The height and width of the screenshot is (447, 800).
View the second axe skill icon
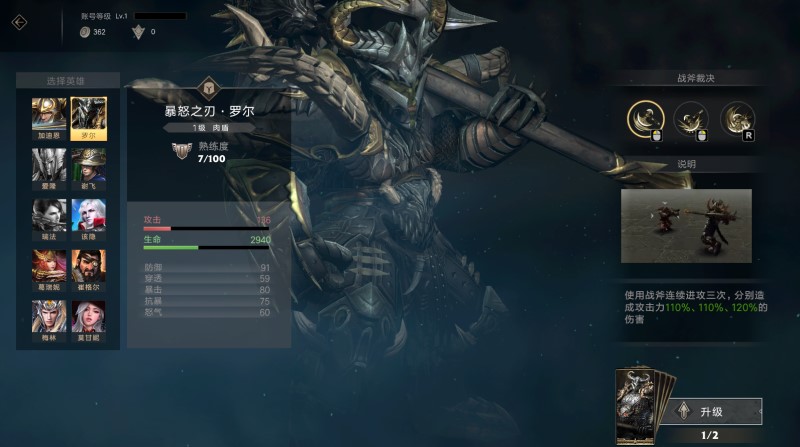(x=691, y=119)
